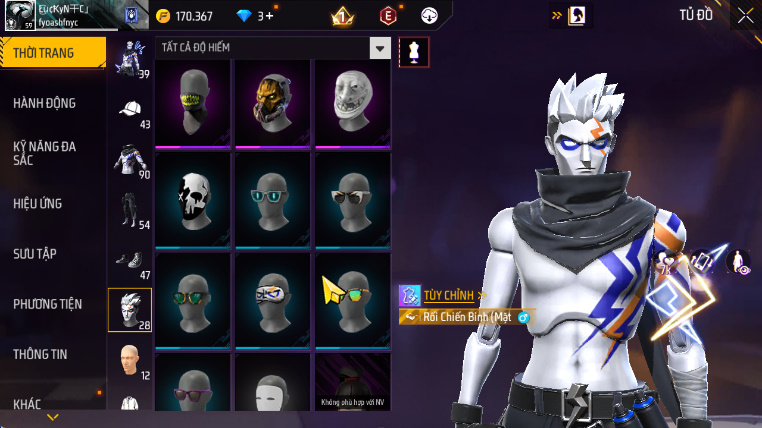Select the shirt category with 90 items
This screenshot has height=428, width=762.
point(130,161)
